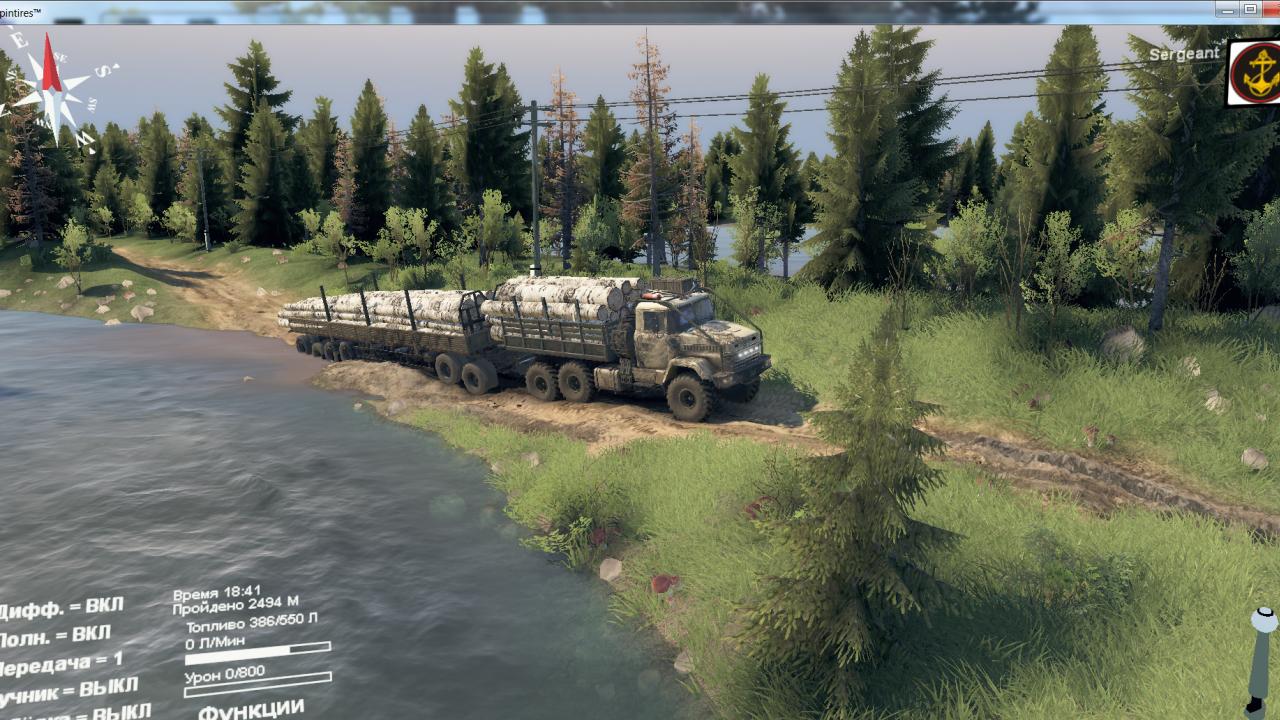Click the gear shift lever knob
Screen dimensions: 1280x720
pyautogui.click(x=1263, y=621)
